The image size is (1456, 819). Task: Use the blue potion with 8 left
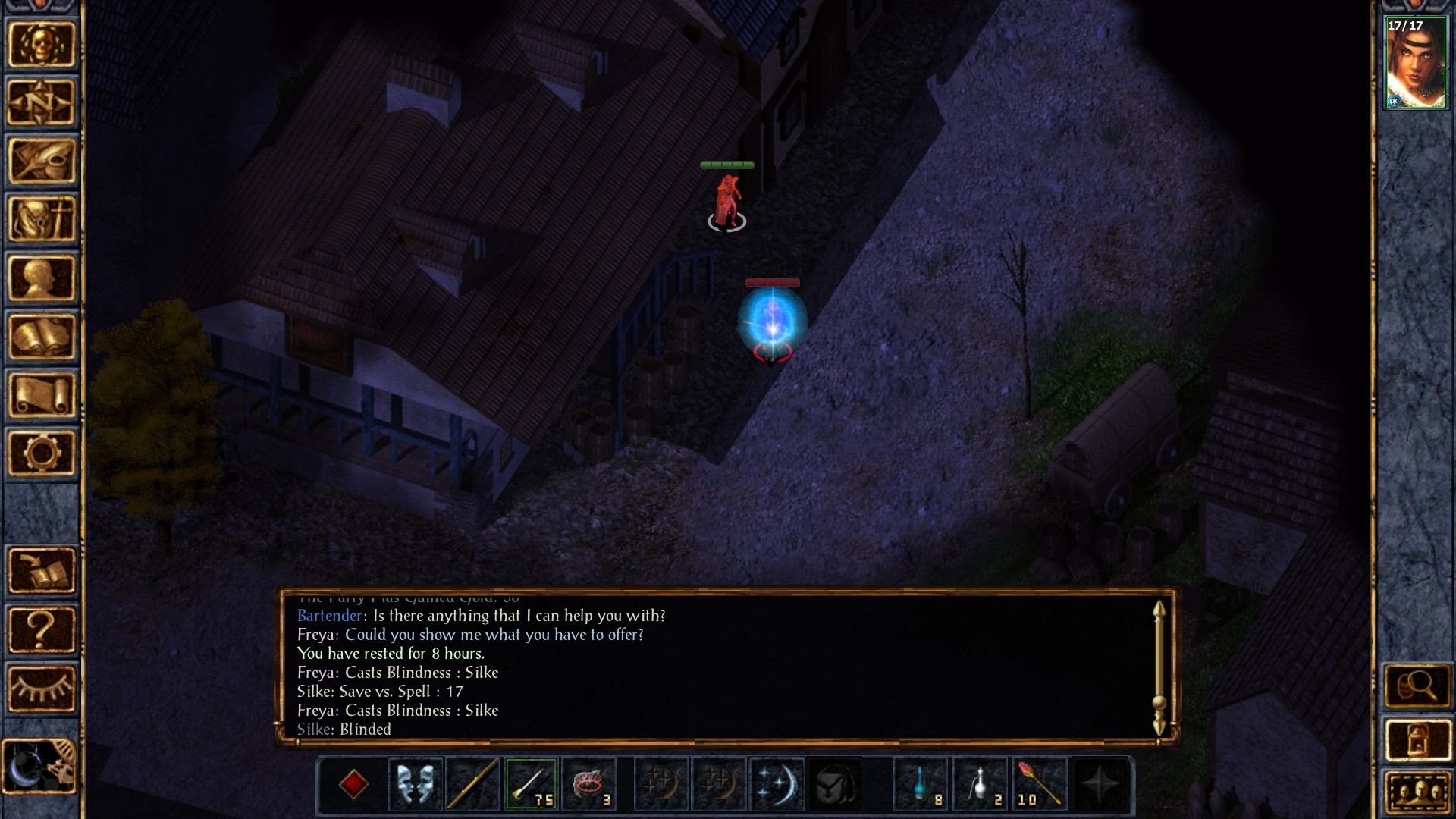[x=921, y=784]
